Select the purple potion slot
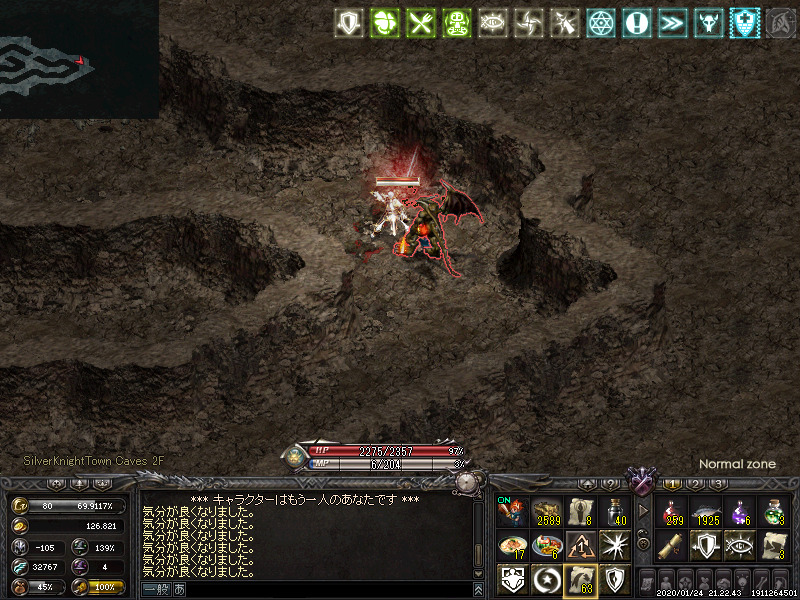This screenshot has height=600, width=800. coord(740,512)
